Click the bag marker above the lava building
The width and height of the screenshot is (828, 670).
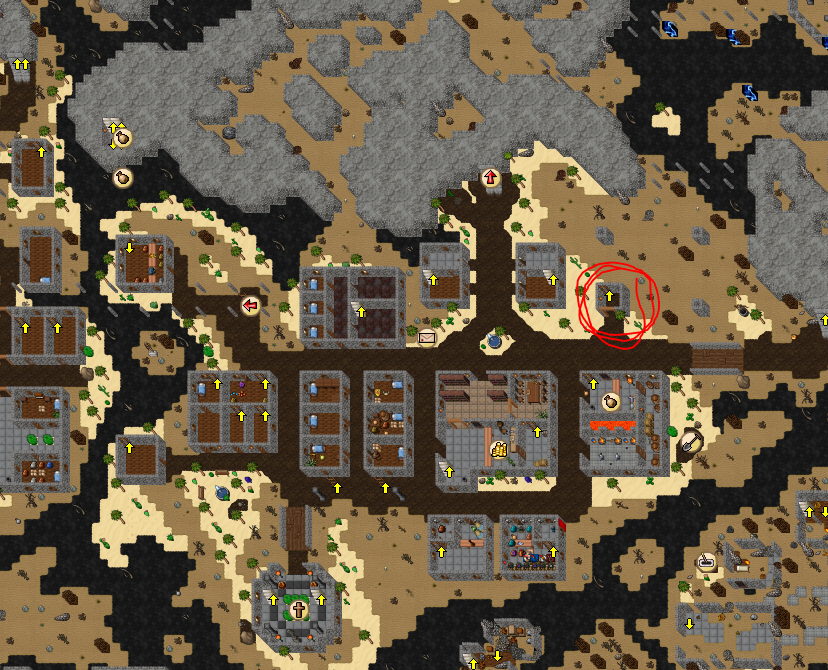coord(609,401)
